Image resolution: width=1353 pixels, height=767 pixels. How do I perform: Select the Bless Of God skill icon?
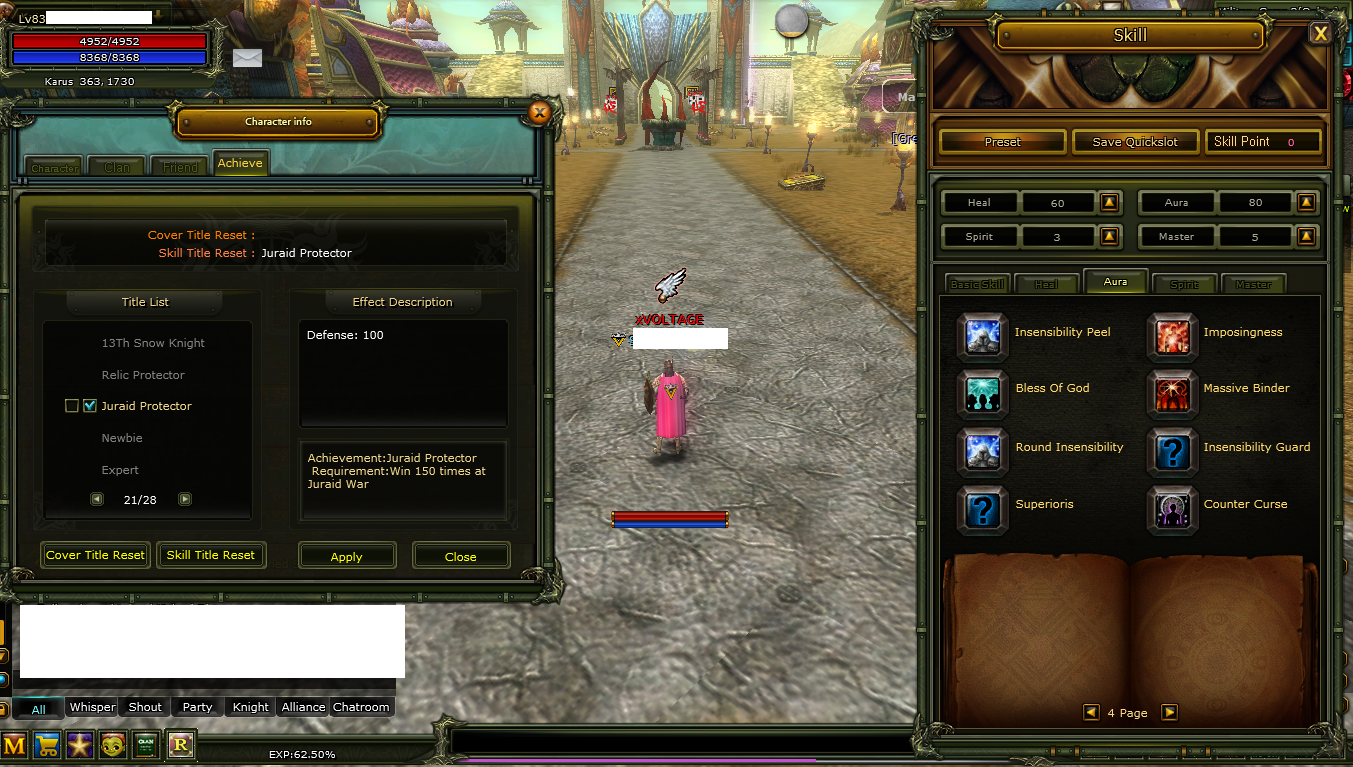982,394
